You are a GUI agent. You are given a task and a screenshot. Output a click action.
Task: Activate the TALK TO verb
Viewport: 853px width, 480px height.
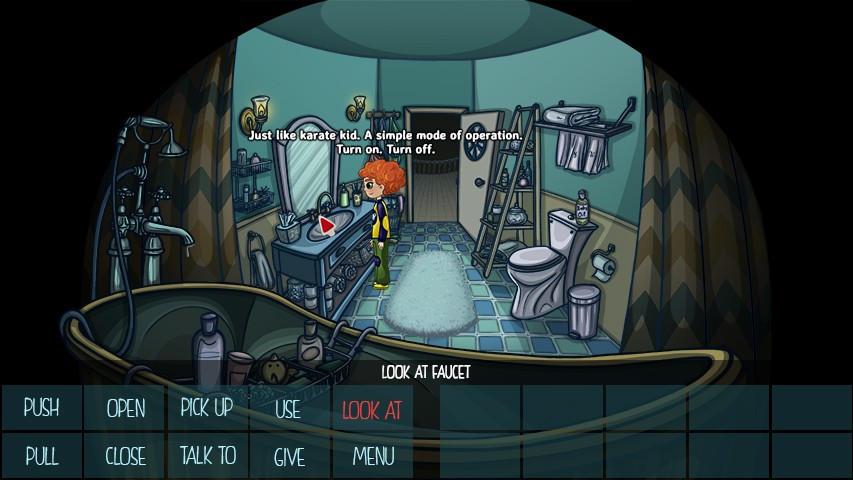point(207,457)
